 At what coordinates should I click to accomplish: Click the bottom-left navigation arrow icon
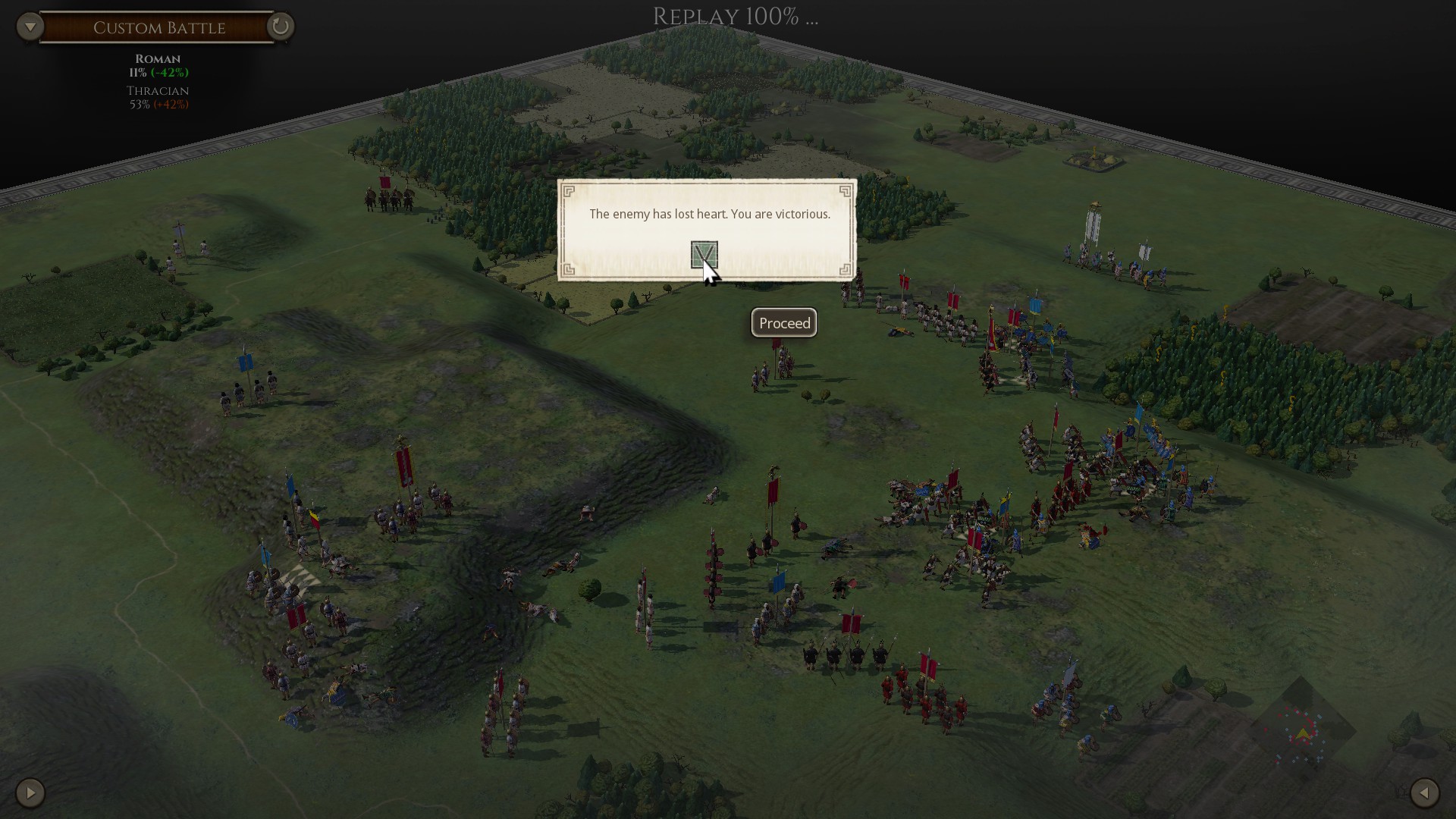coord(29,793)
